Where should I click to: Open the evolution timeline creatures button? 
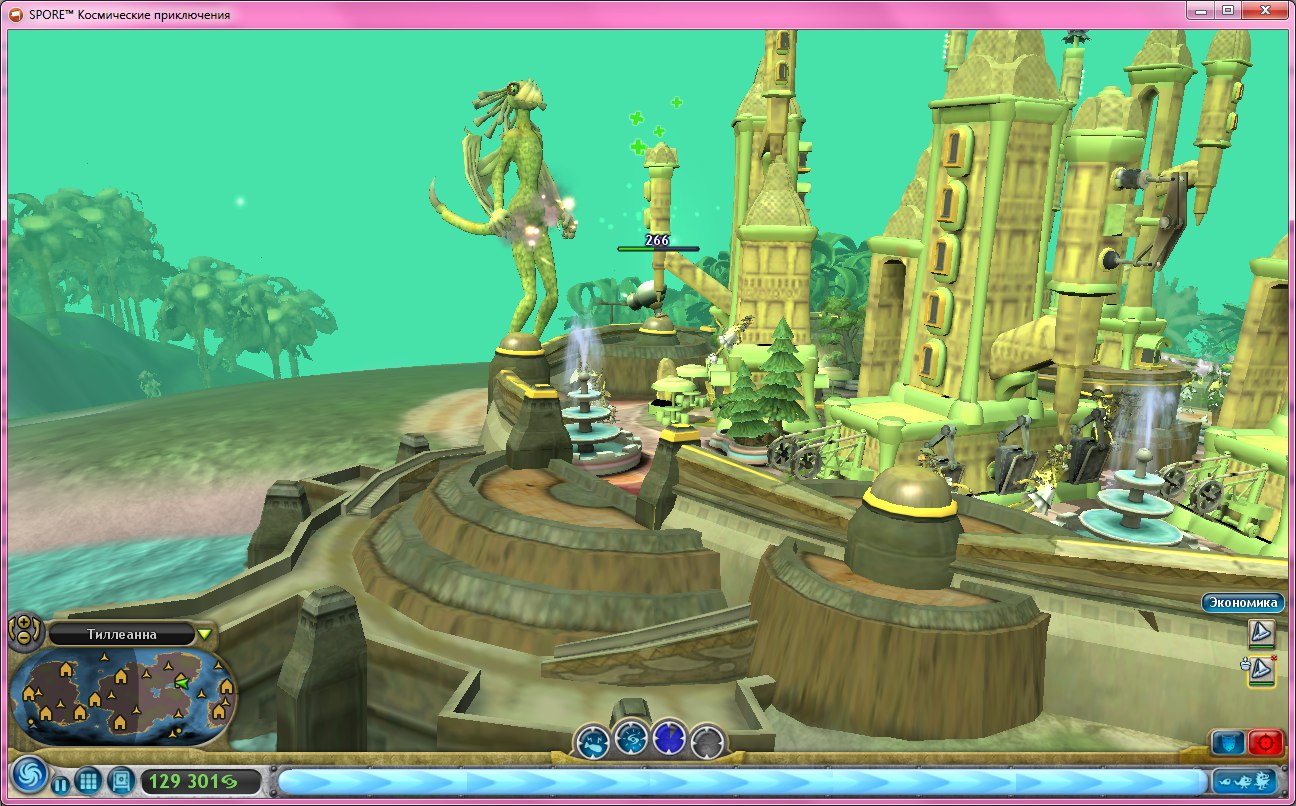1245,781
